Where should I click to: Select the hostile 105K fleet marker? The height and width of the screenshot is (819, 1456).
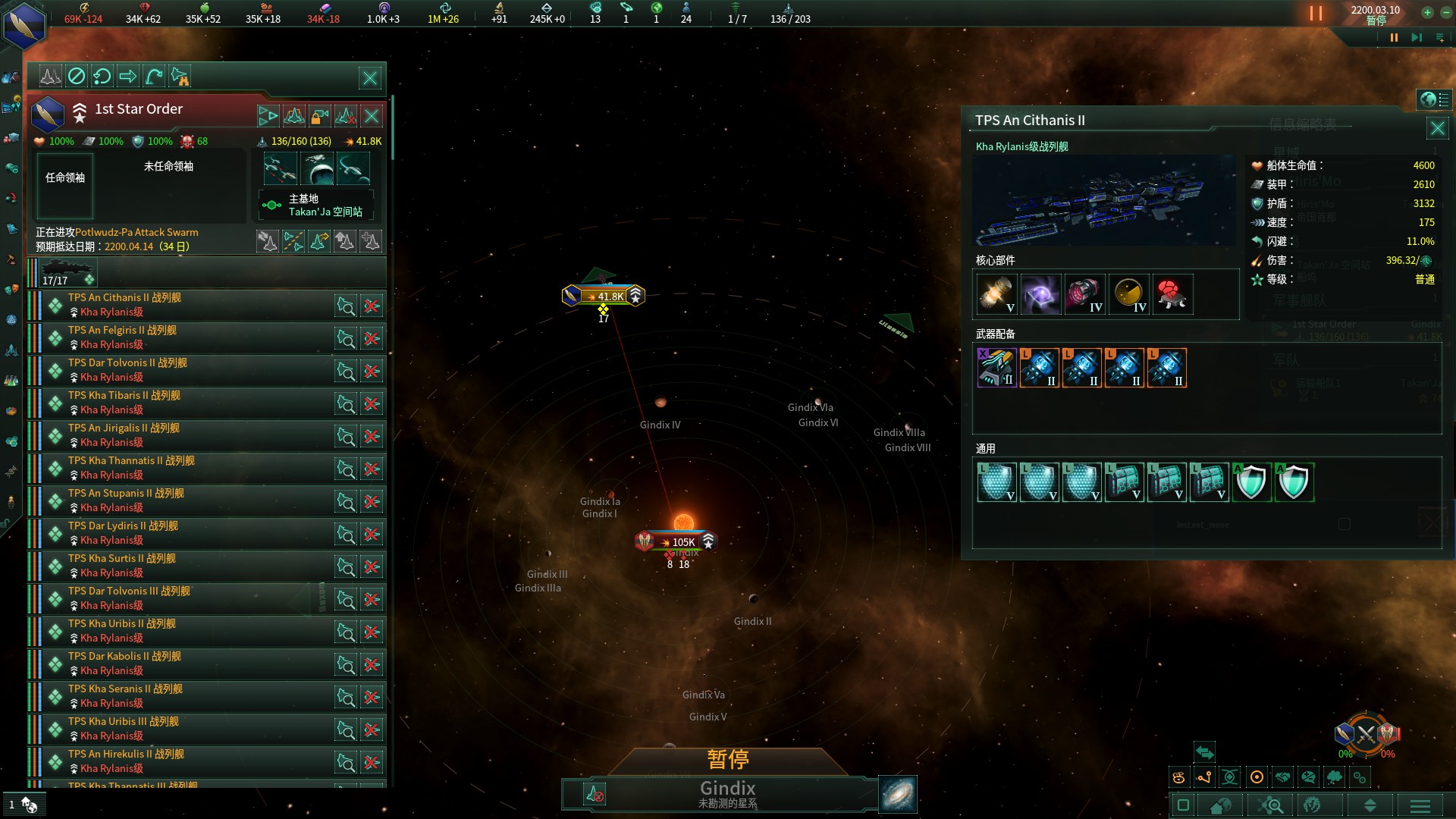pos(676,541)
